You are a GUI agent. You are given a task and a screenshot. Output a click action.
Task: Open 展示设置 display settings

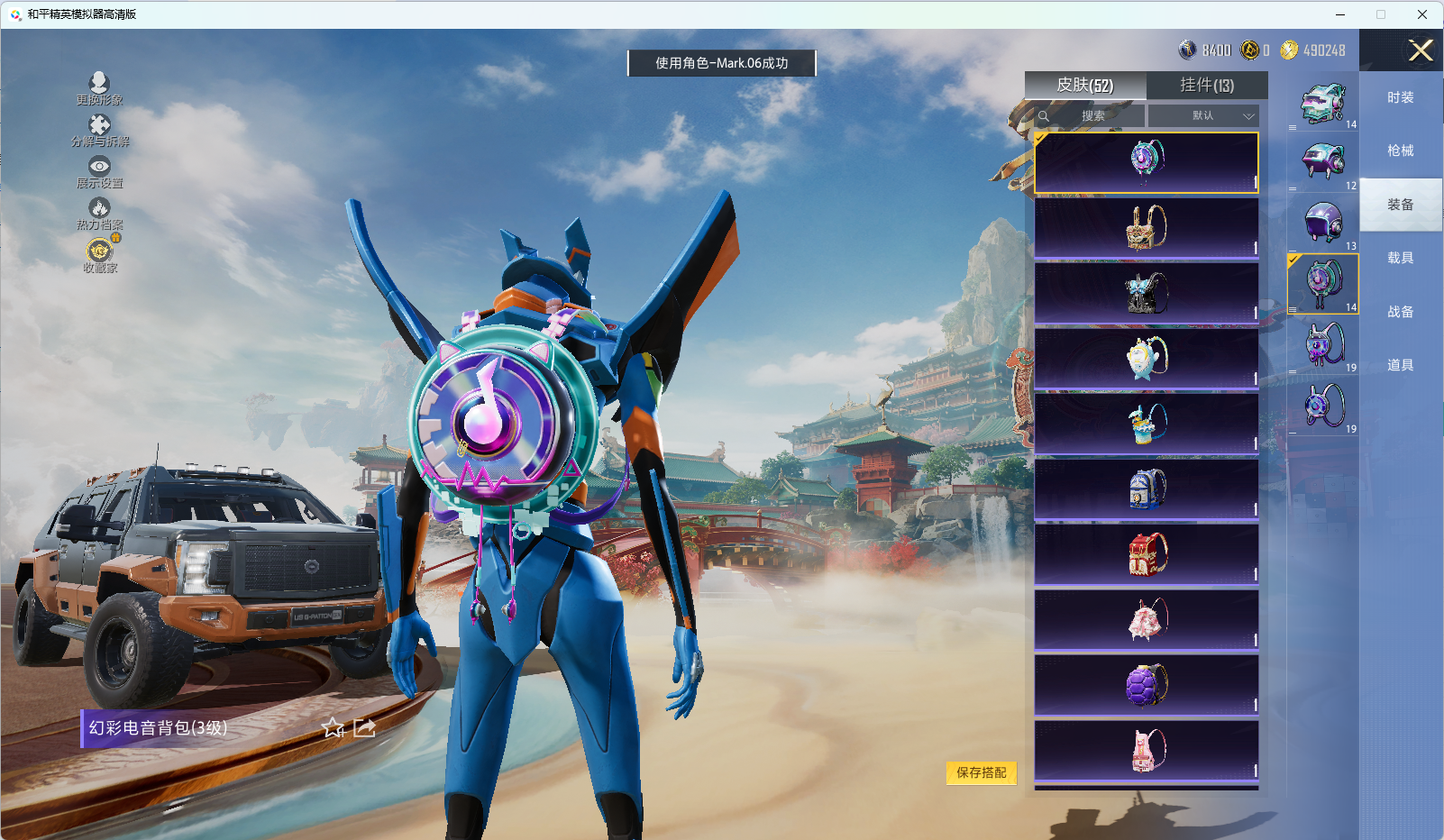tap(99, 171)
